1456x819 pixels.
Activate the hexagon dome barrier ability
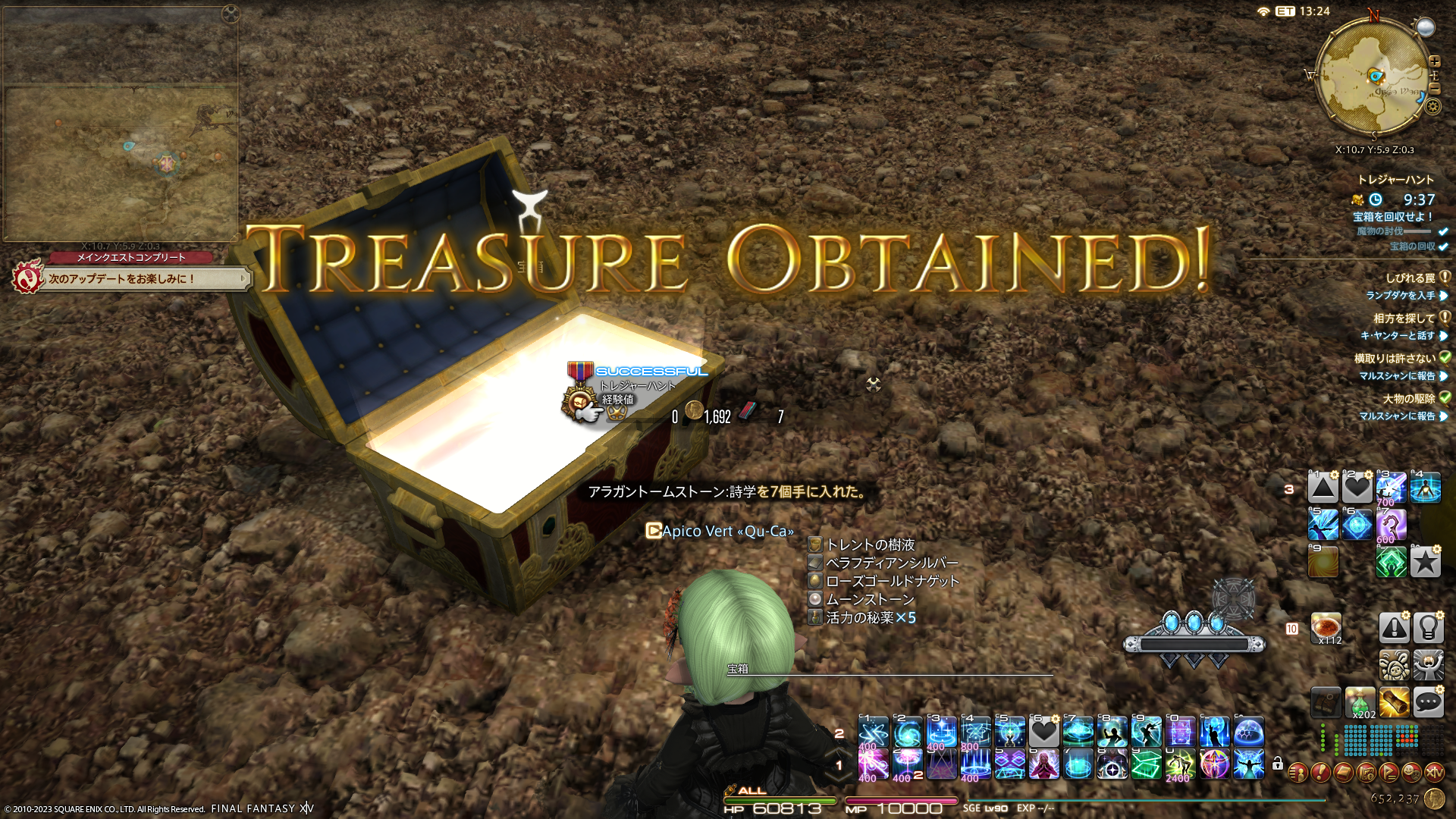[x=1249, y=733]
